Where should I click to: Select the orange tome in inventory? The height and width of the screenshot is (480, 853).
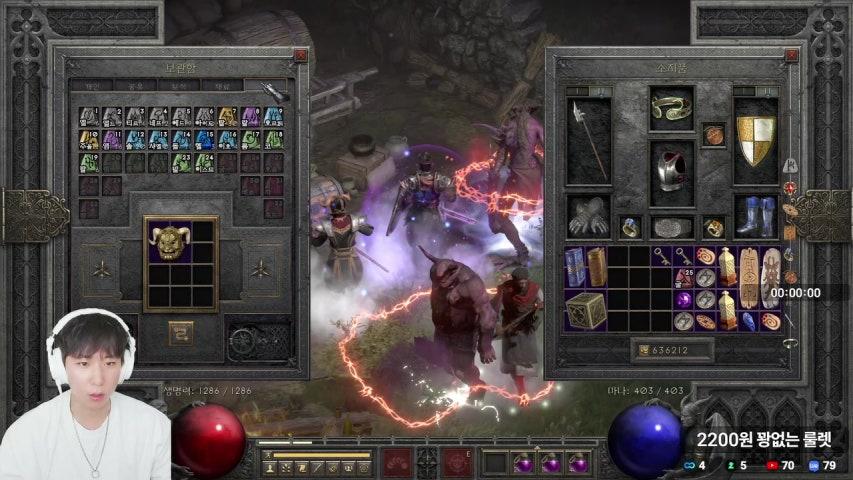pyautogui.click(x=596, y=266)
